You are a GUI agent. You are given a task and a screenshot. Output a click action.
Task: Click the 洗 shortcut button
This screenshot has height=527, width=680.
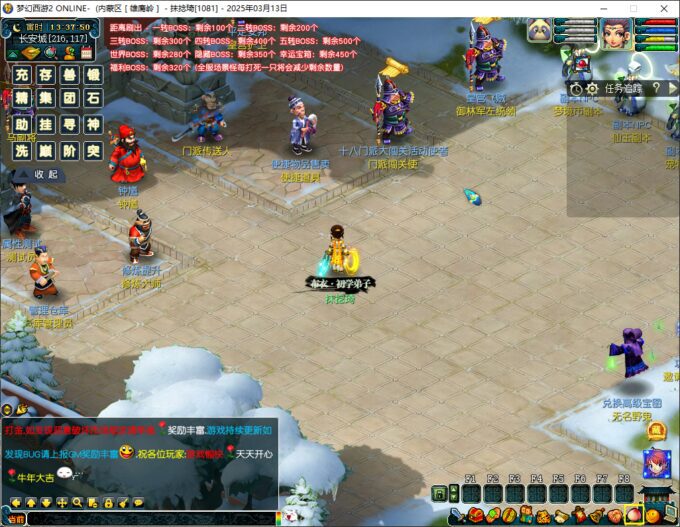(22, 150)
